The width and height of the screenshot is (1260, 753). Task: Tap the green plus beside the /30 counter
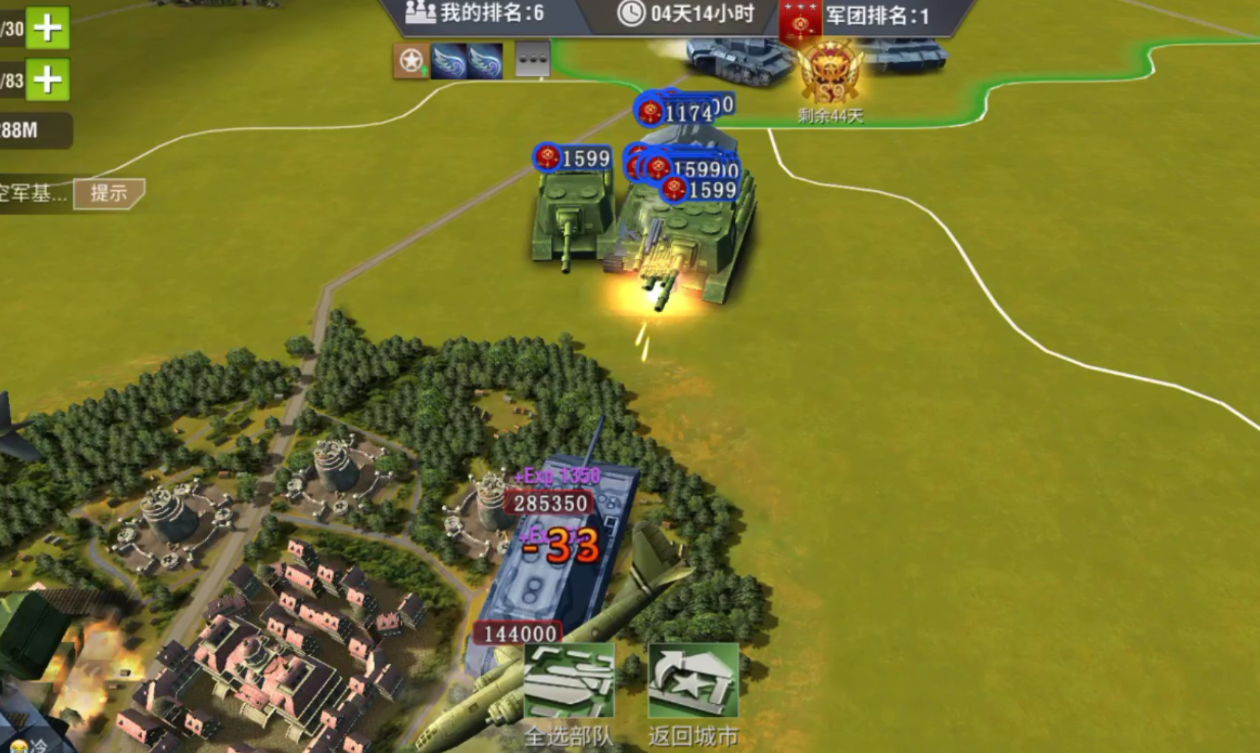(x=47, y=28)
